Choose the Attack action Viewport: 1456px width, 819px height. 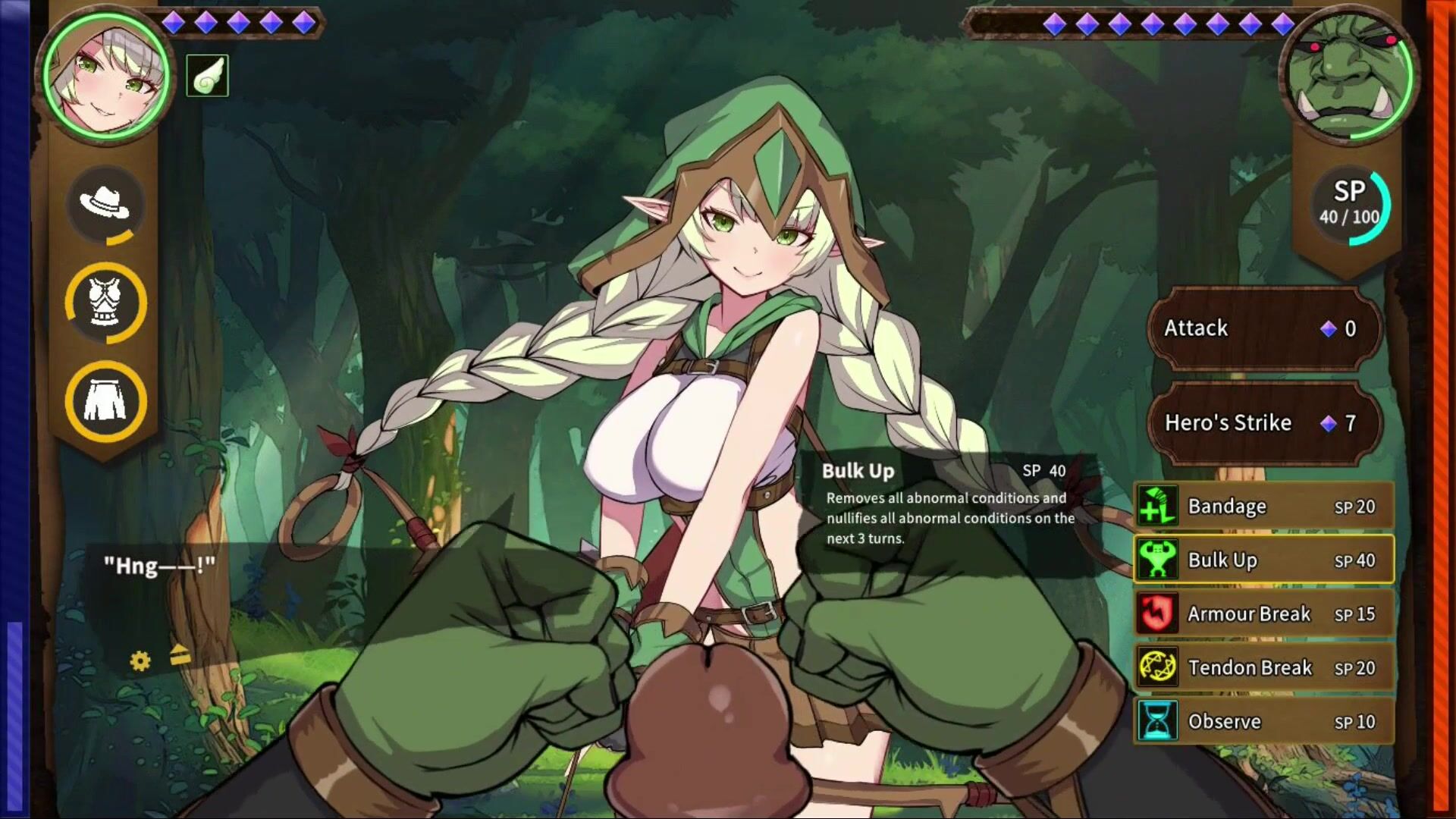[x=1263, y=328]
